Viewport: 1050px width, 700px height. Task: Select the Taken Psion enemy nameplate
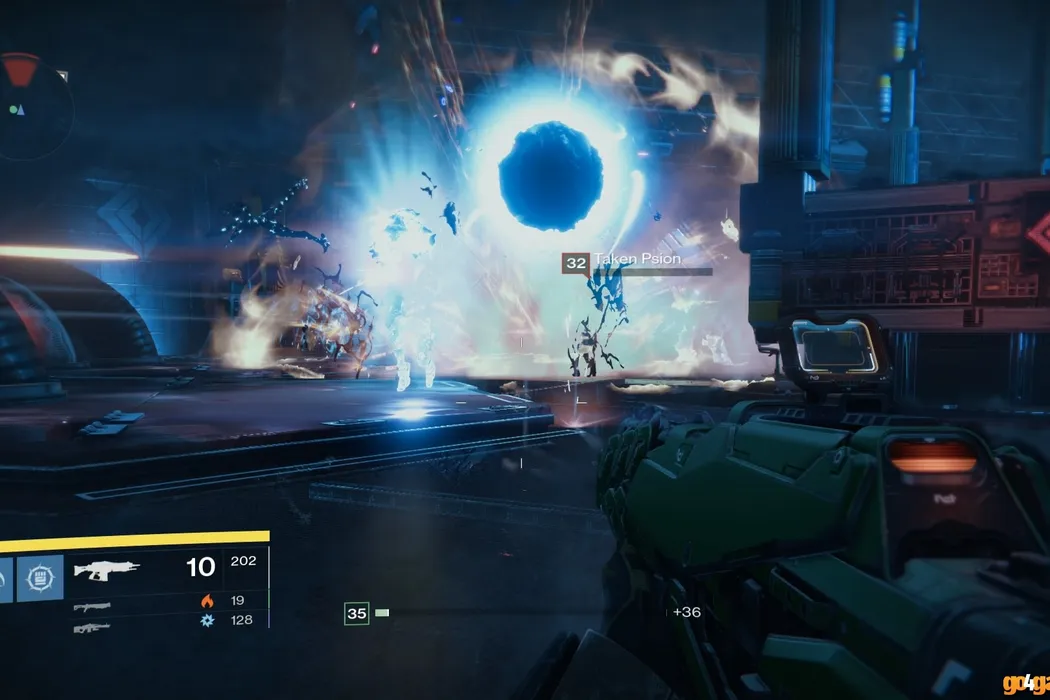pyautogui.click(x=636, y=262)
